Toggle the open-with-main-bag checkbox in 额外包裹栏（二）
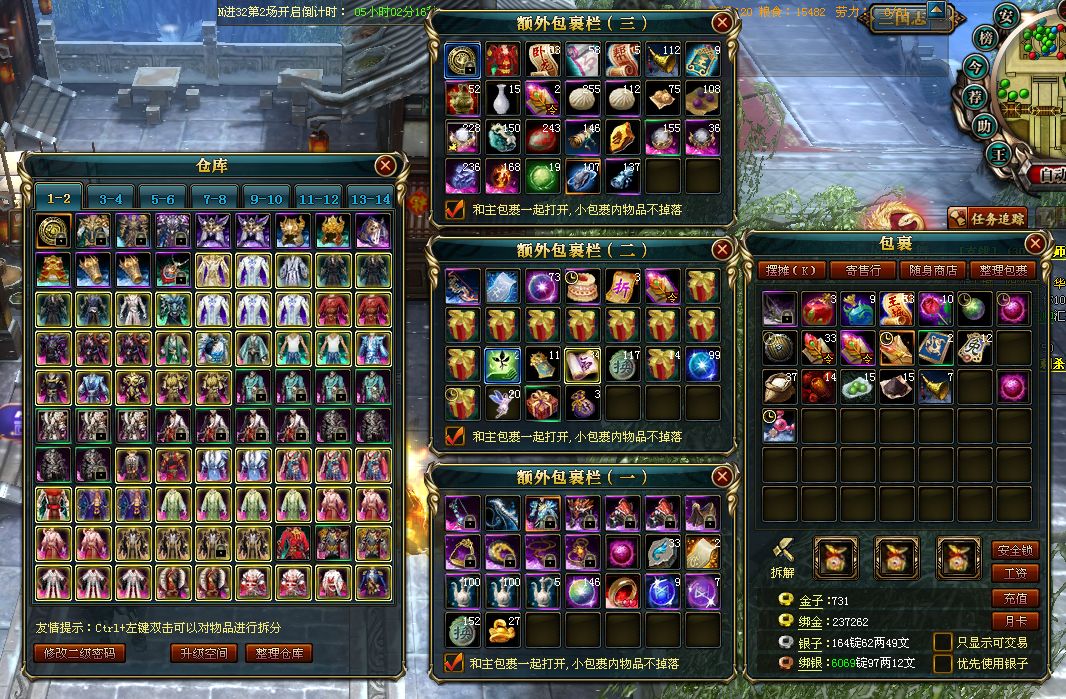The image size is (1066, 699). pos(455,436)
